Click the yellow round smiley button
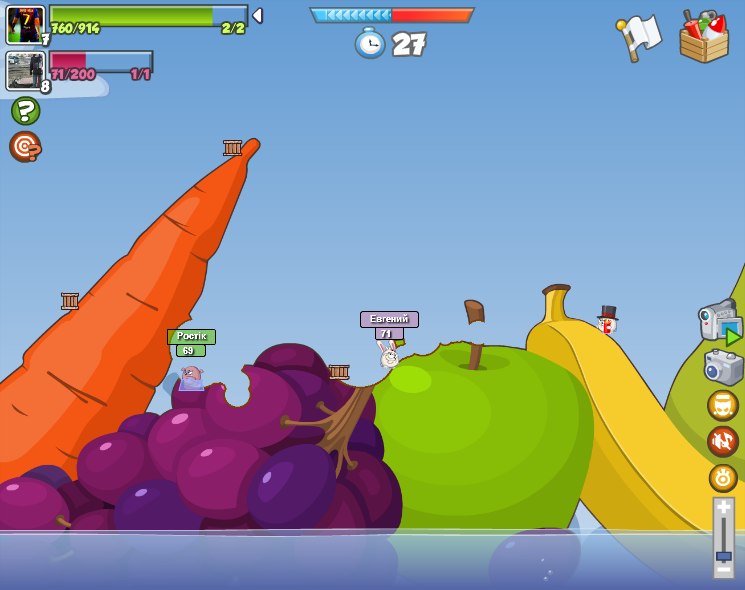The image size is (745, 590). point(723,405)
